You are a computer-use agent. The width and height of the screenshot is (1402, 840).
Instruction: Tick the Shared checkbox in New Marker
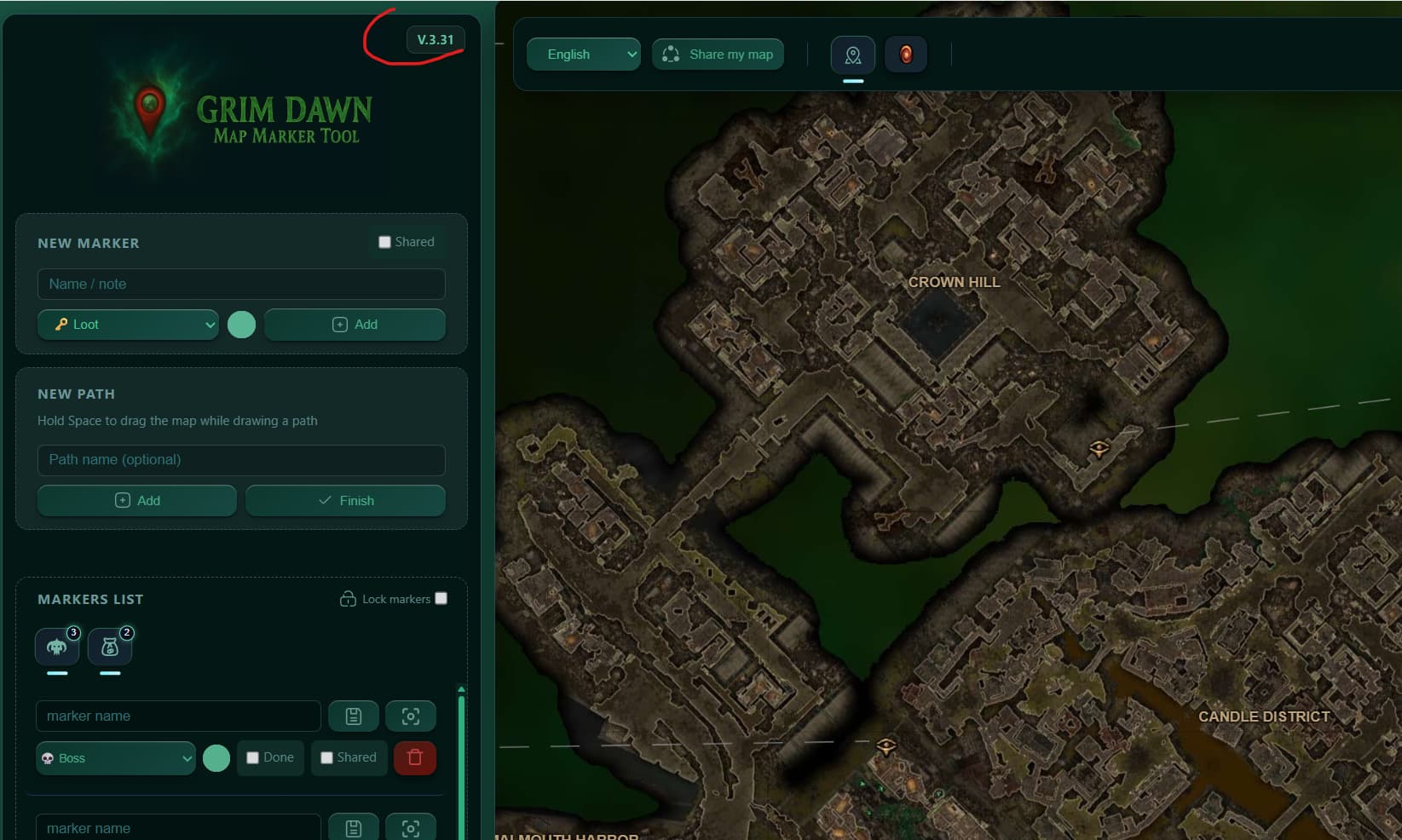coord(384,242)
